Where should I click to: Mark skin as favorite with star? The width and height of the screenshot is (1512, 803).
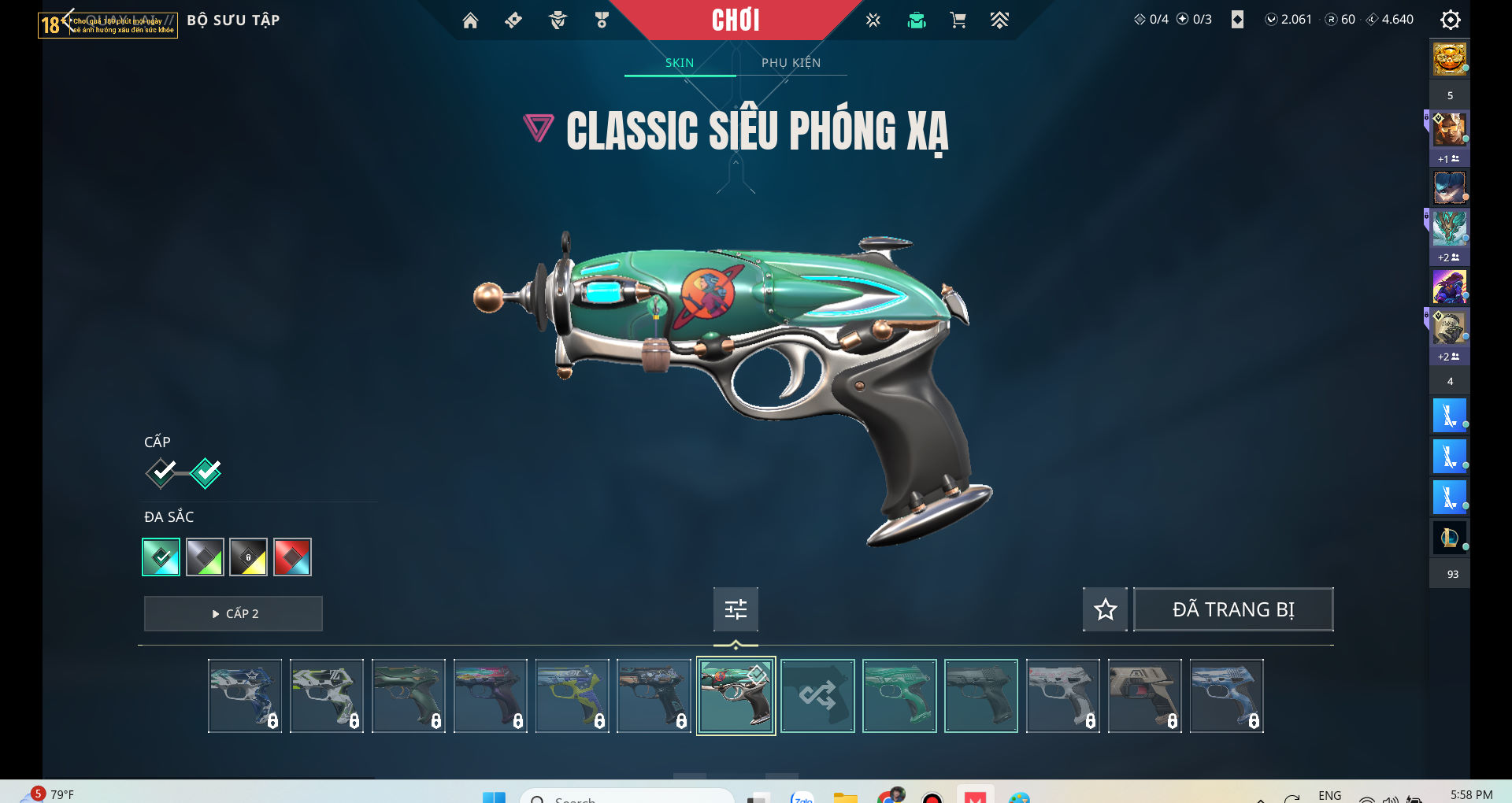point(1105,609)
